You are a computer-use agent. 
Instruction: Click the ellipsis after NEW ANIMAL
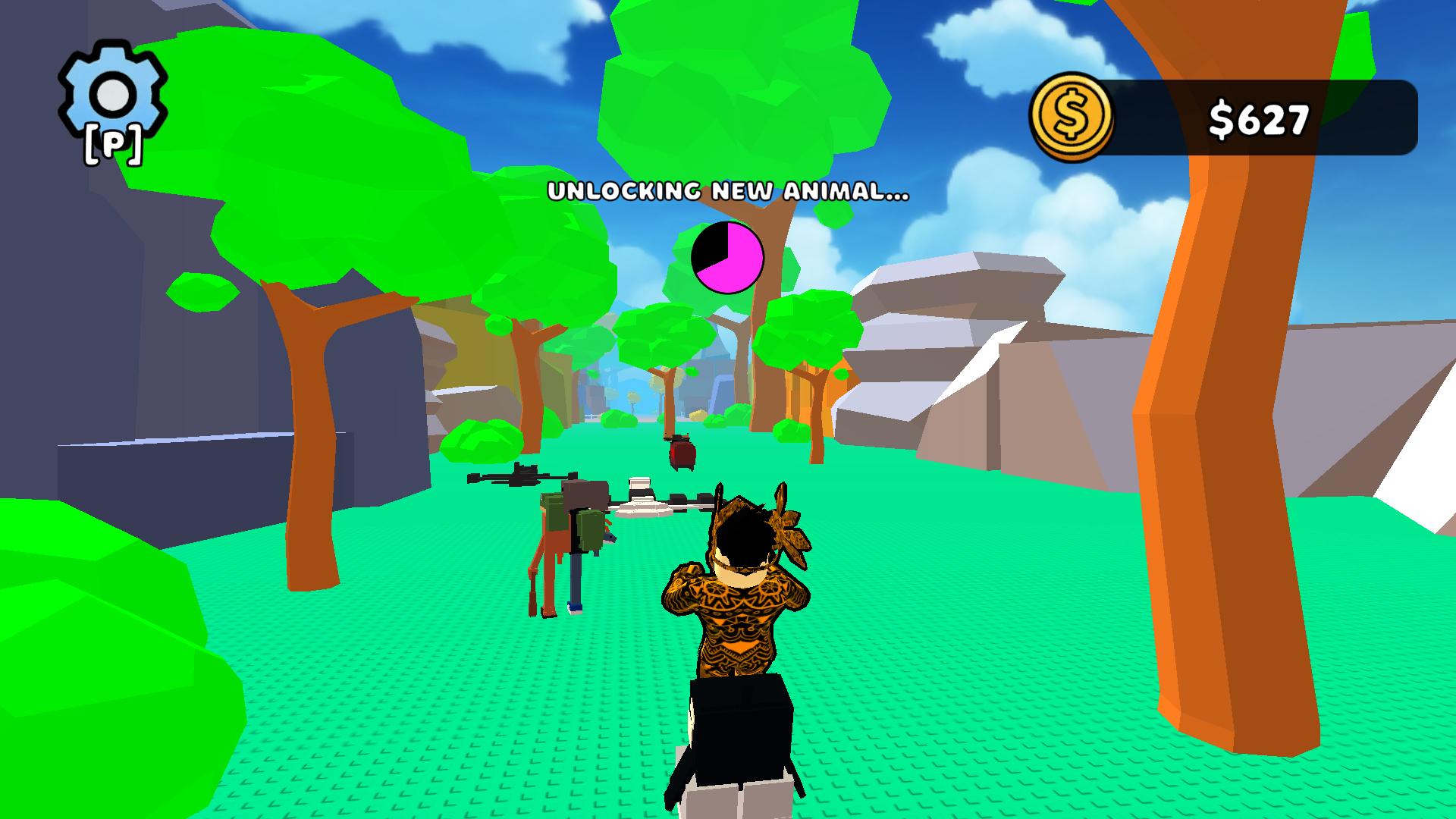(897, 196)
